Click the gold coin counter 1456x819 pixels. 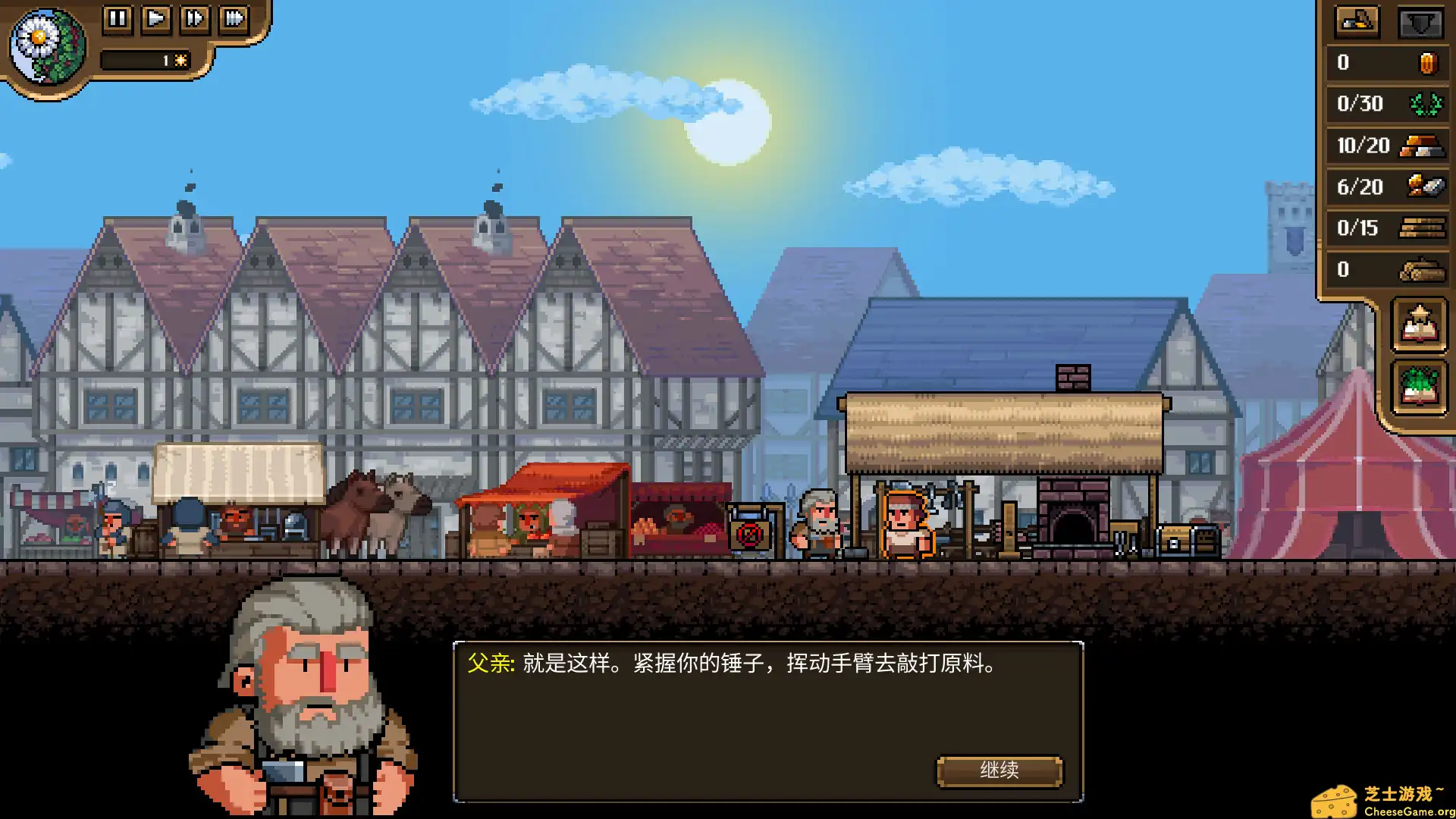point(1424,62)
